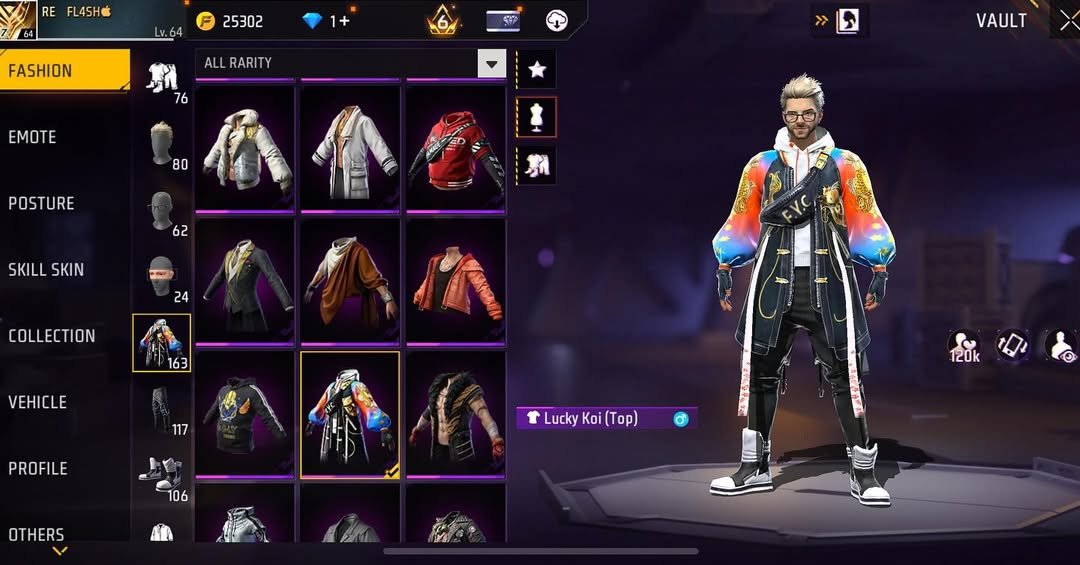Open the Emote section
The width and height of the screenshot is (1080, 565).
point(33,137)
